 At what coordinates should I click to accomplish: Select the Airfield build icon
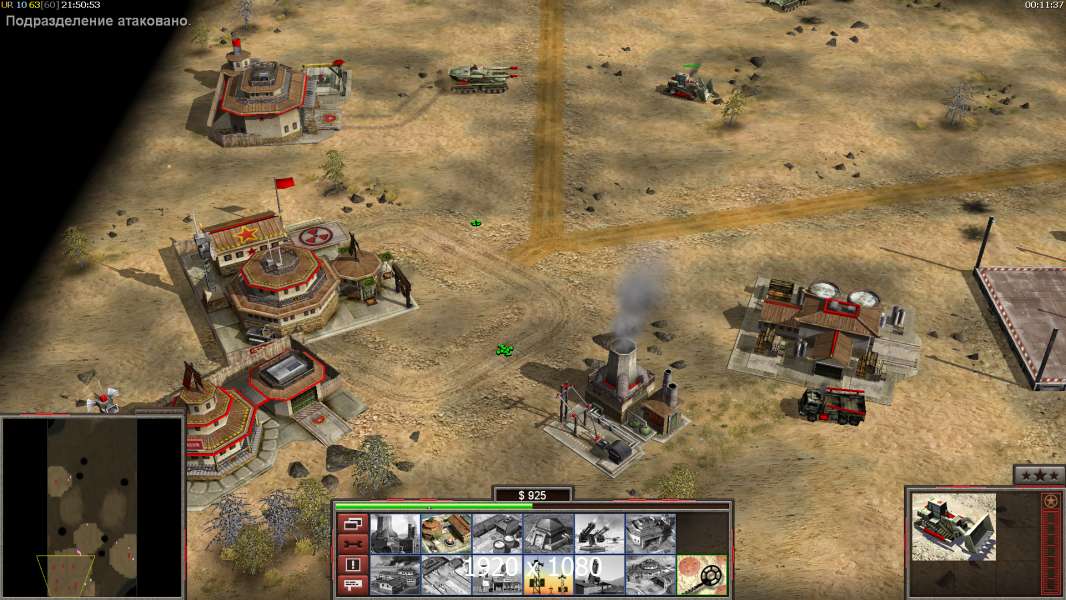[x=445, y=575]
